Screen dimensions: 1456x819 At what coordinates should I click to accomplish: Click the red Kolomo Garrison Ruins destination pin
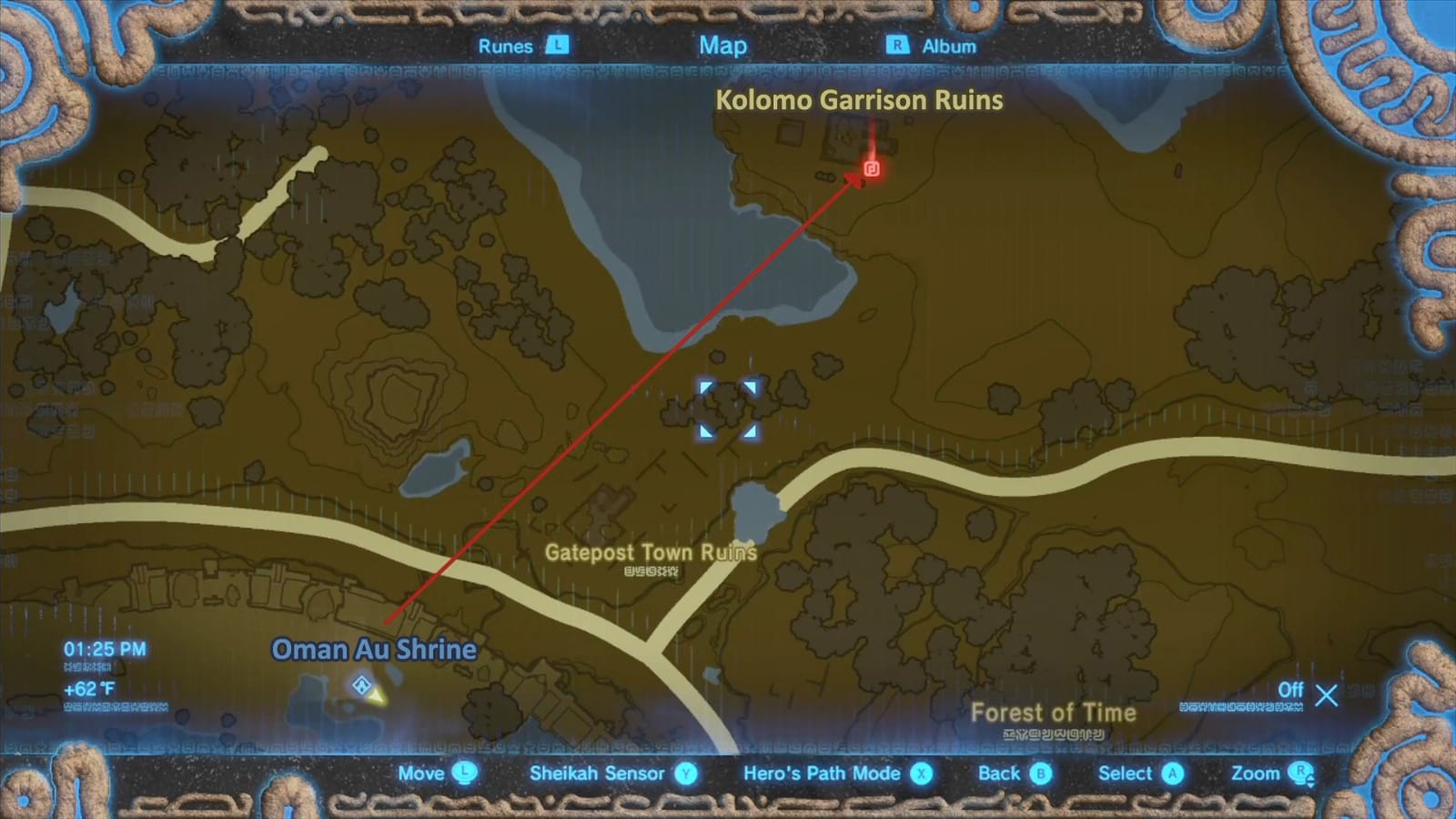pyautogui.click(x=871, y=168)
